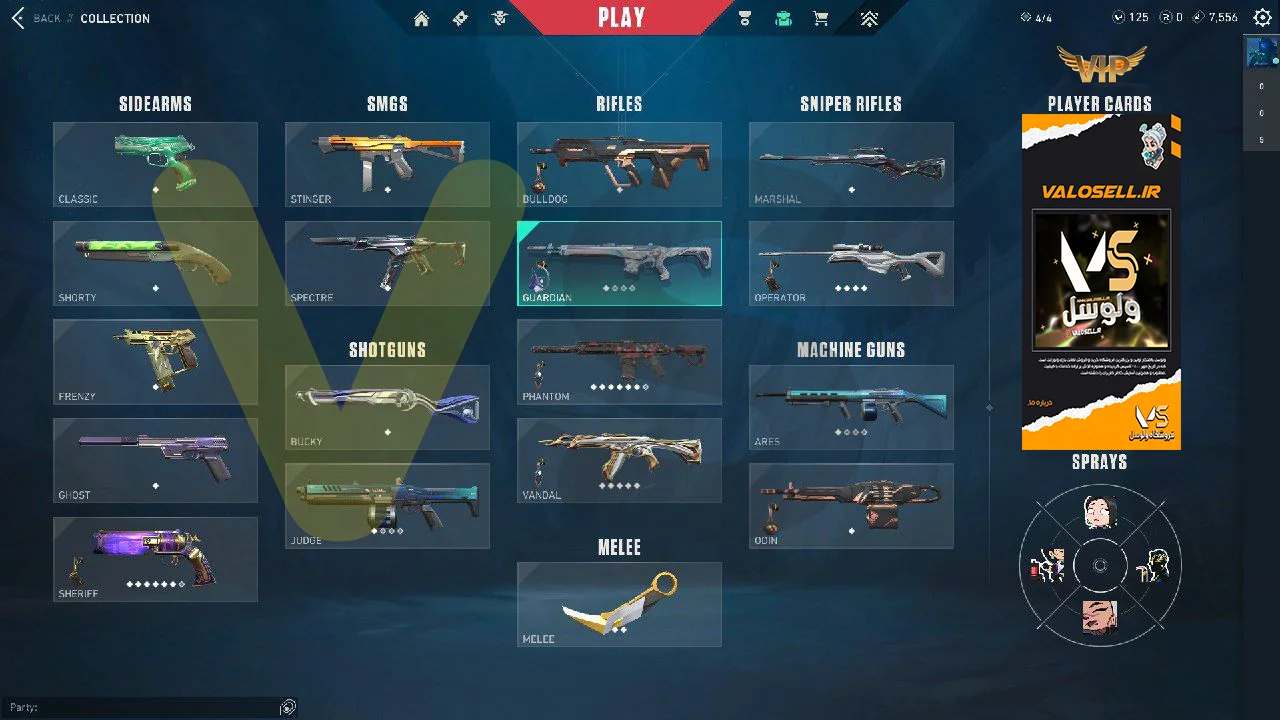Select the Sheriff revolver tile
The image size is (1280, 720).
click(x=155, y=559)
